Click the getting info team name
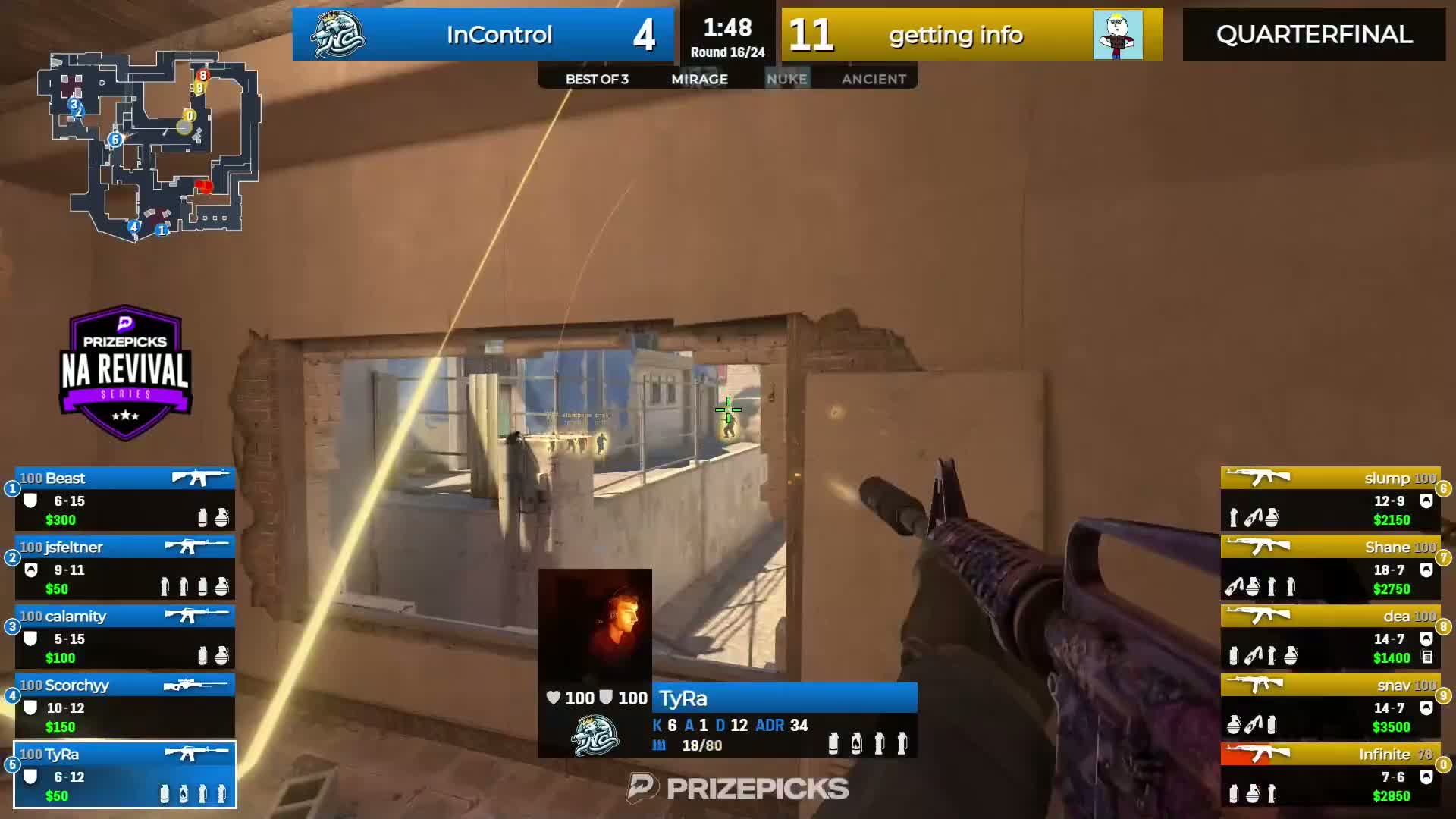The height and width of the screenshot is (819, 1456). (955, 34)
